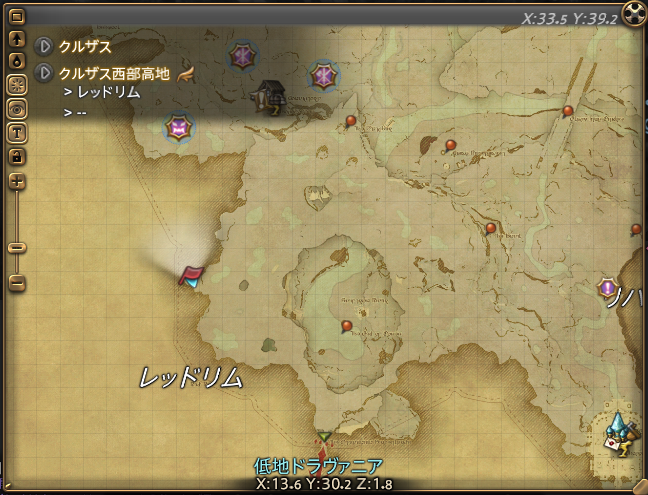Click the top square map toolbar button
The image size is (648, 495).
click(x=16, y=18)
